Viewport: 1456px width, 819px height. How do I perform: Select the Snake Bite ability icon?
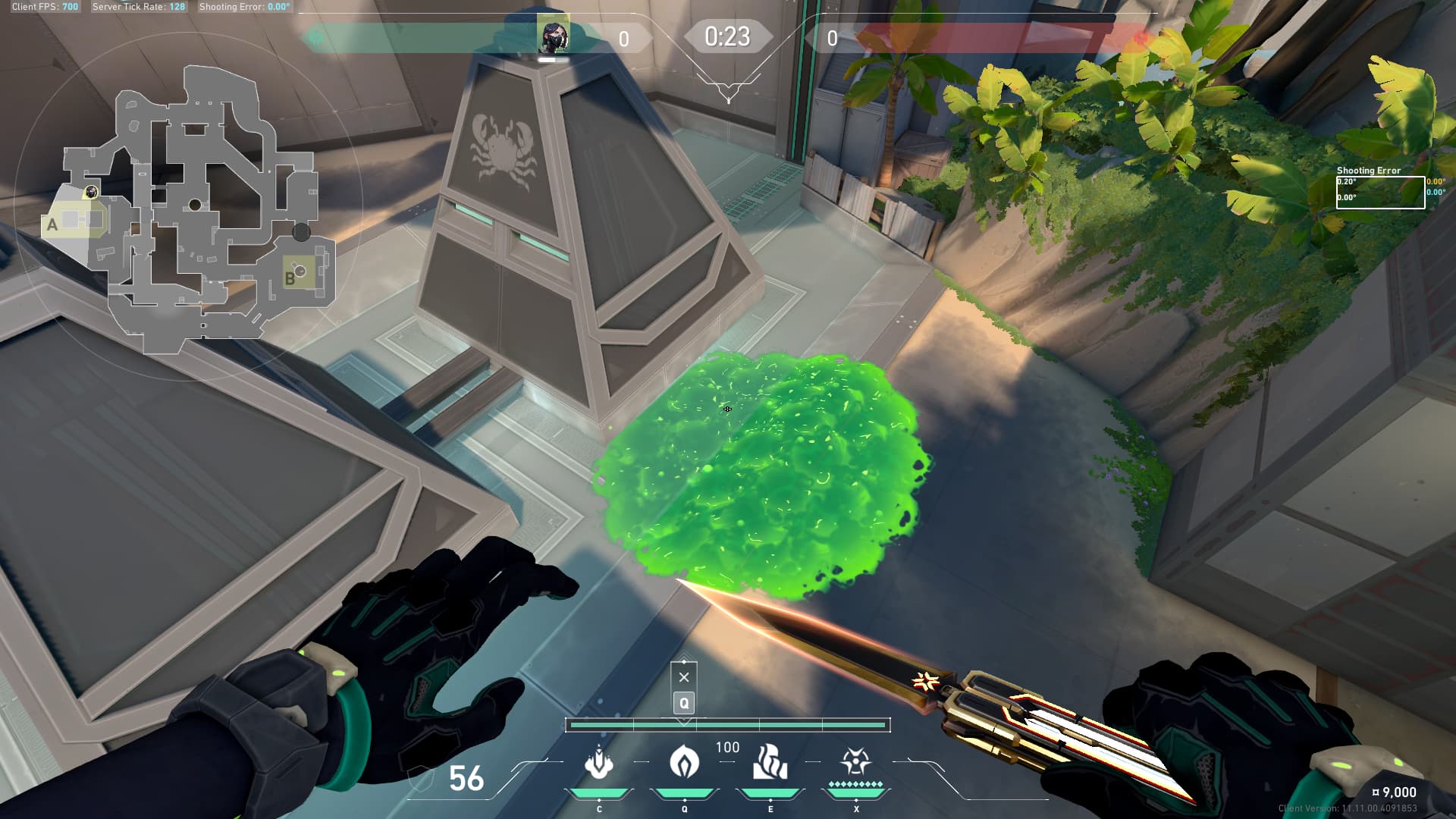(599, 762)
